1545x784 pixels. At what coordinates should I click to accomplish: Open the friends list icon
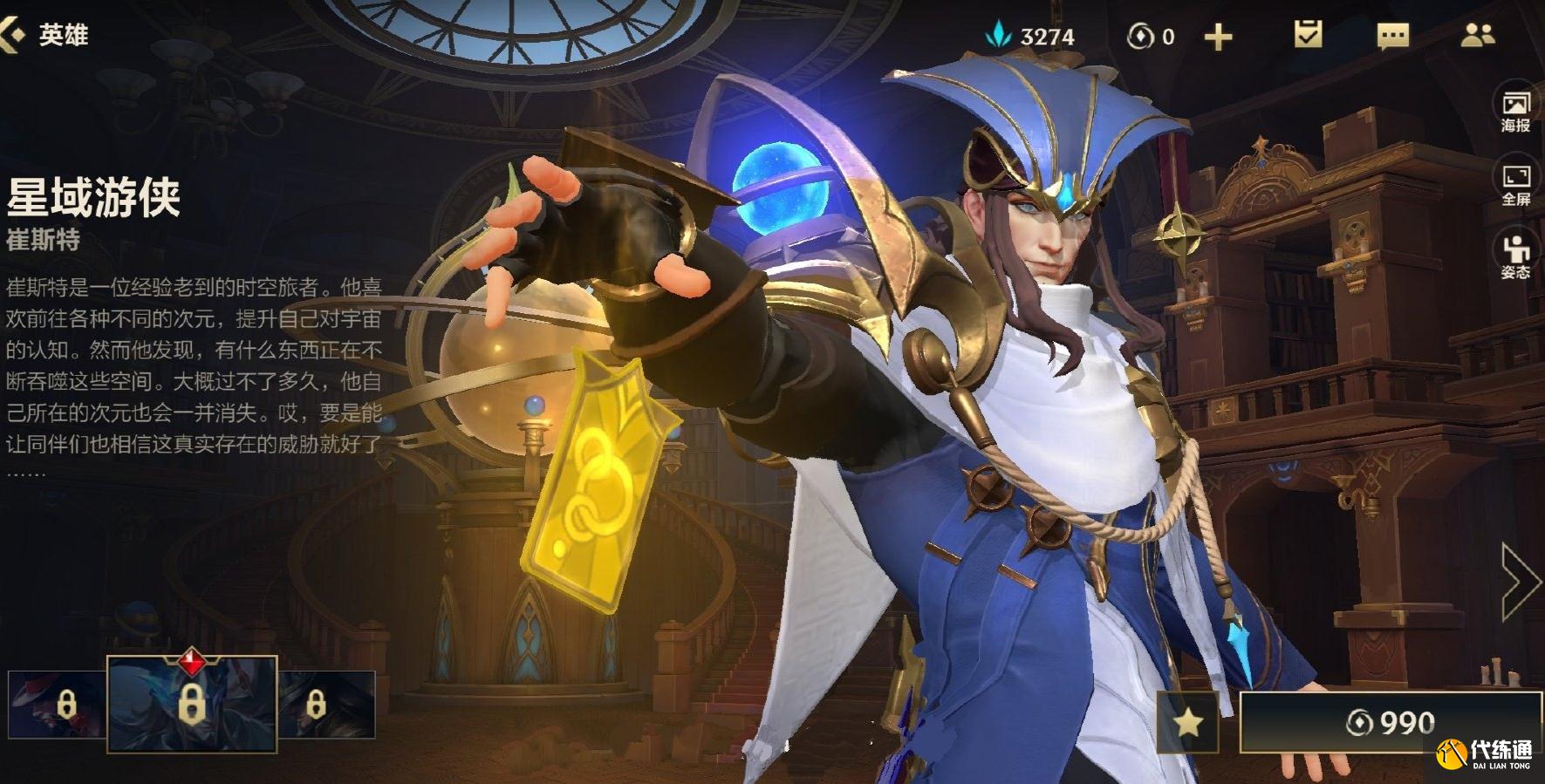(1477, 35)
